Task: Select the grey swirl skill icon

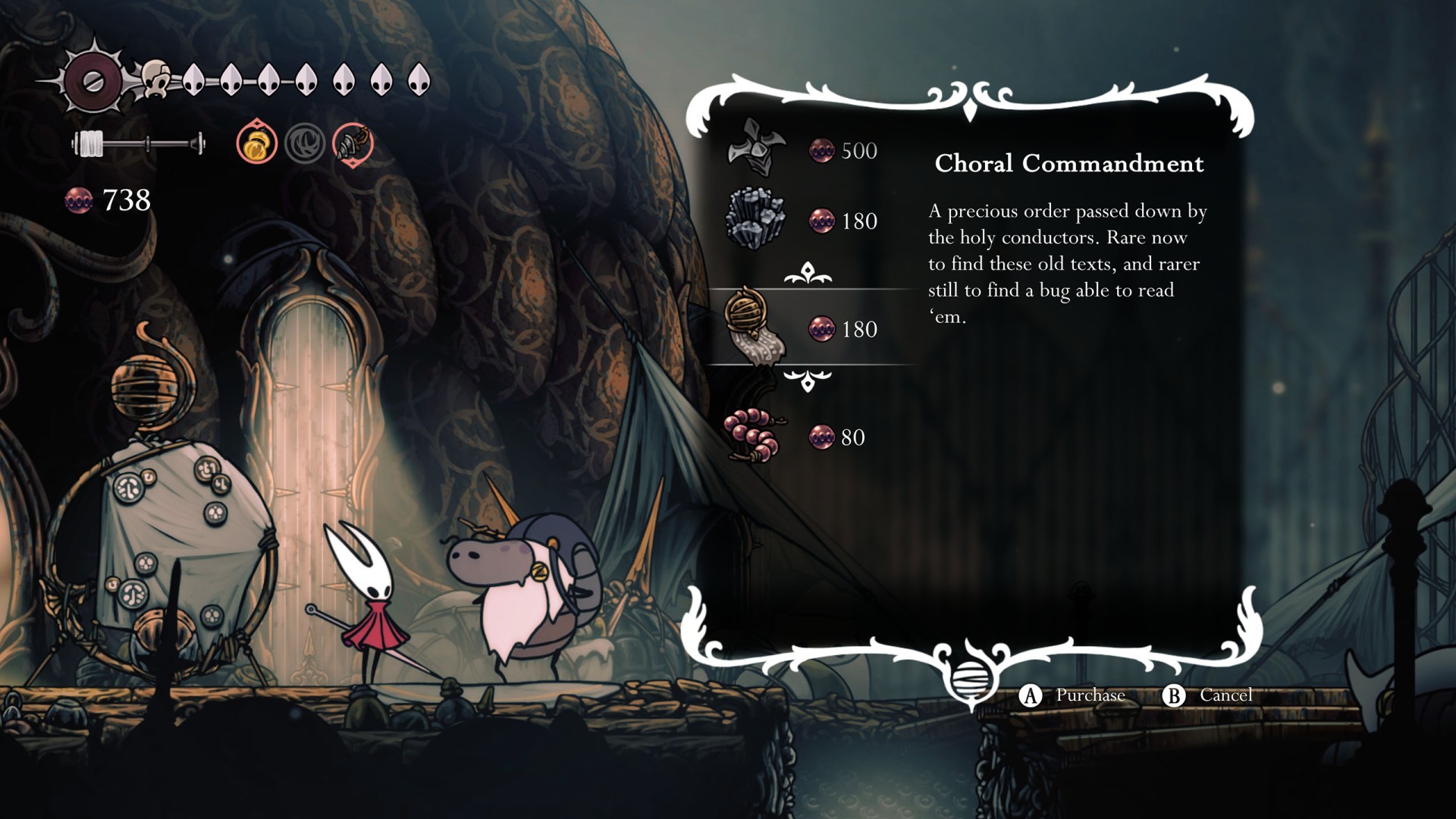Action: (x=305, y=143)
